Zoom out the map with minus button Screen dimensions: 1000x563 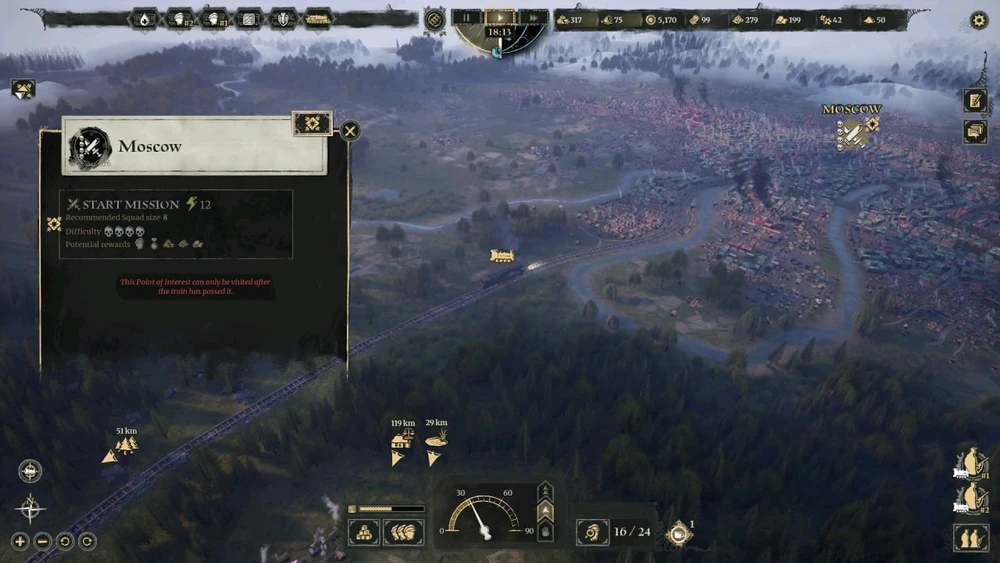[x=42, y=541]
